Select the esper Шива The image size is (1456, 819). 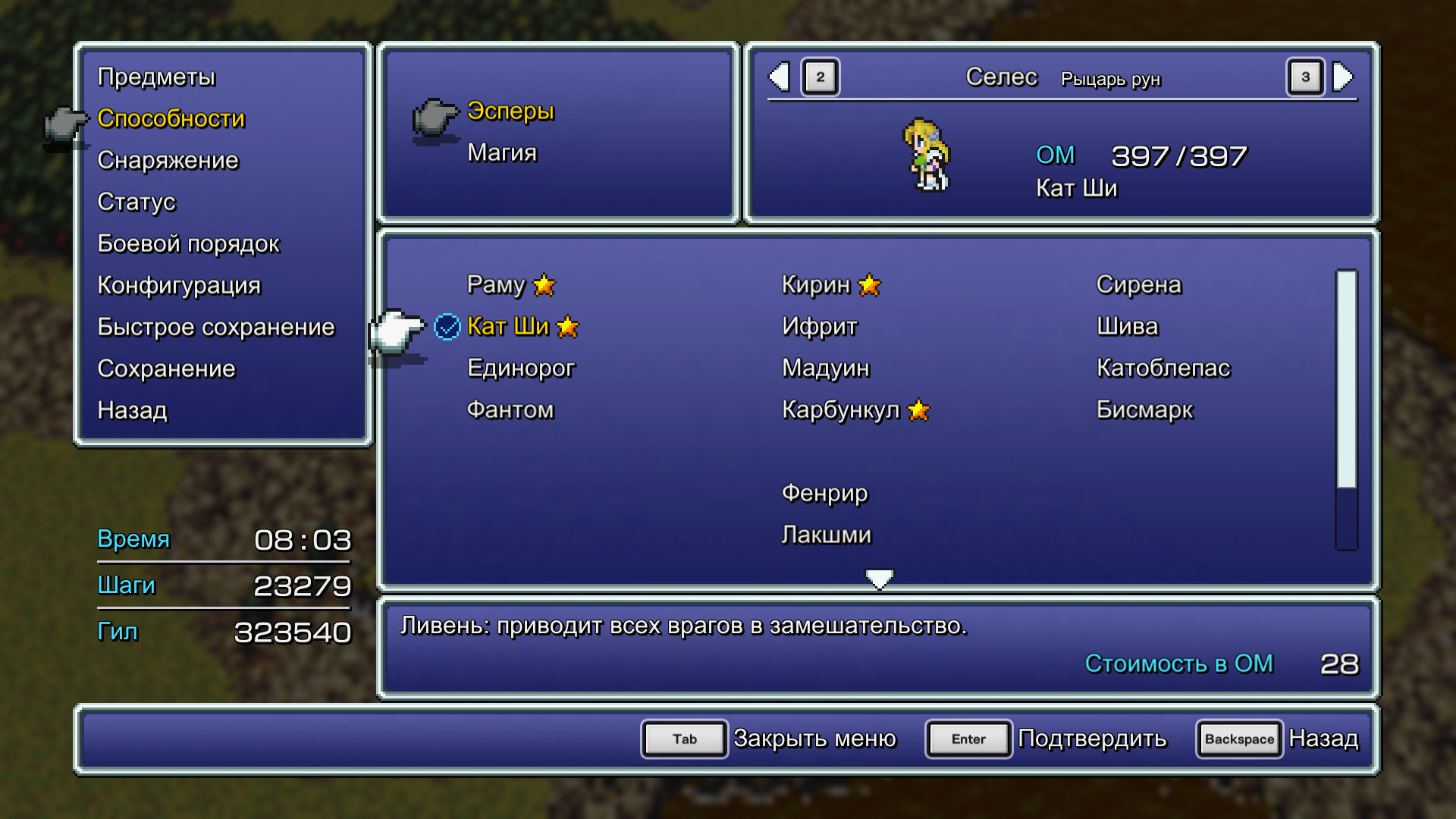(1127, 327)
